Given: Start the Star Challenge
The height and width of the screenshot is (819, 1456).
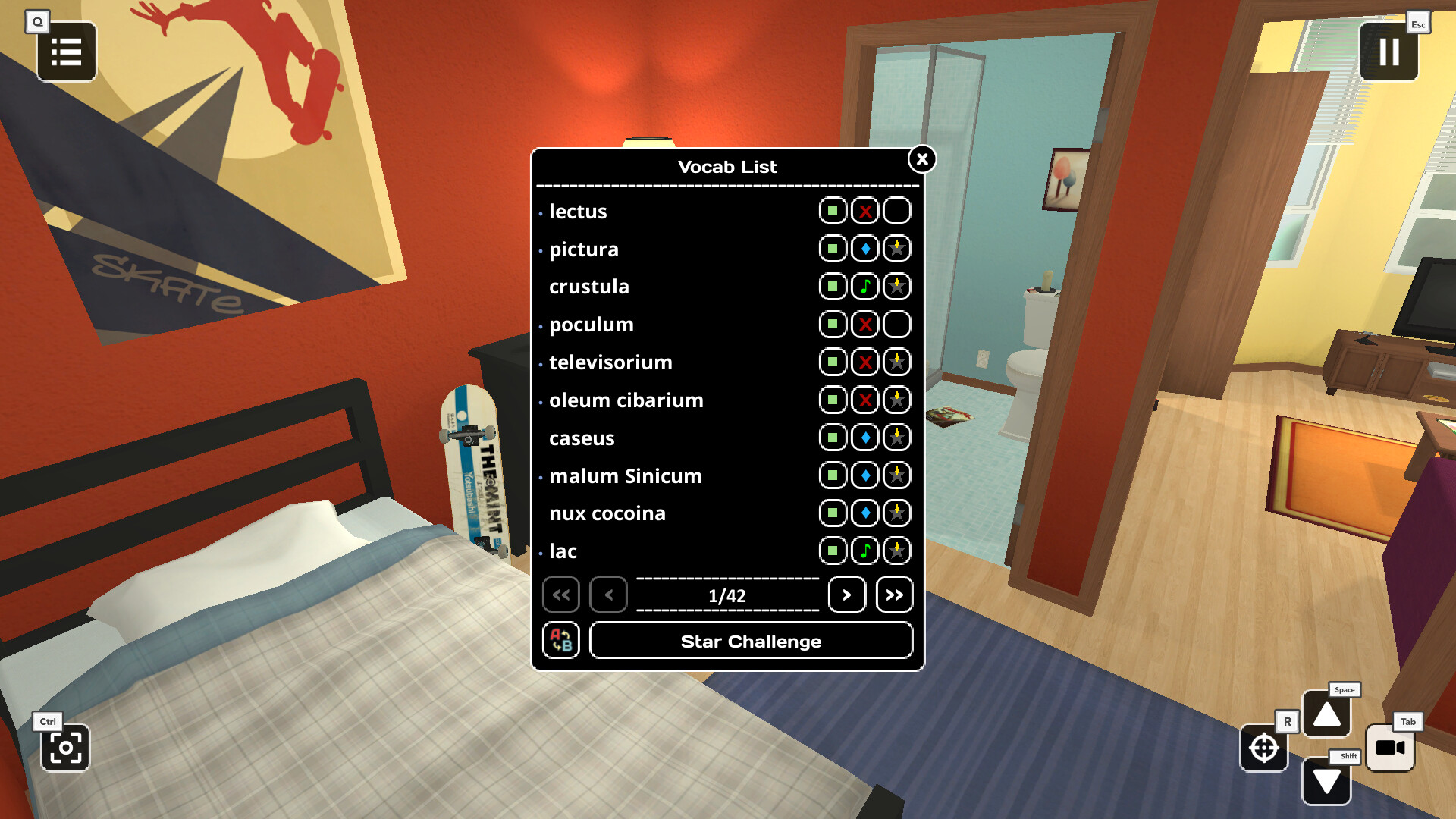Looking at the screenshot, I should pos(751,641).
